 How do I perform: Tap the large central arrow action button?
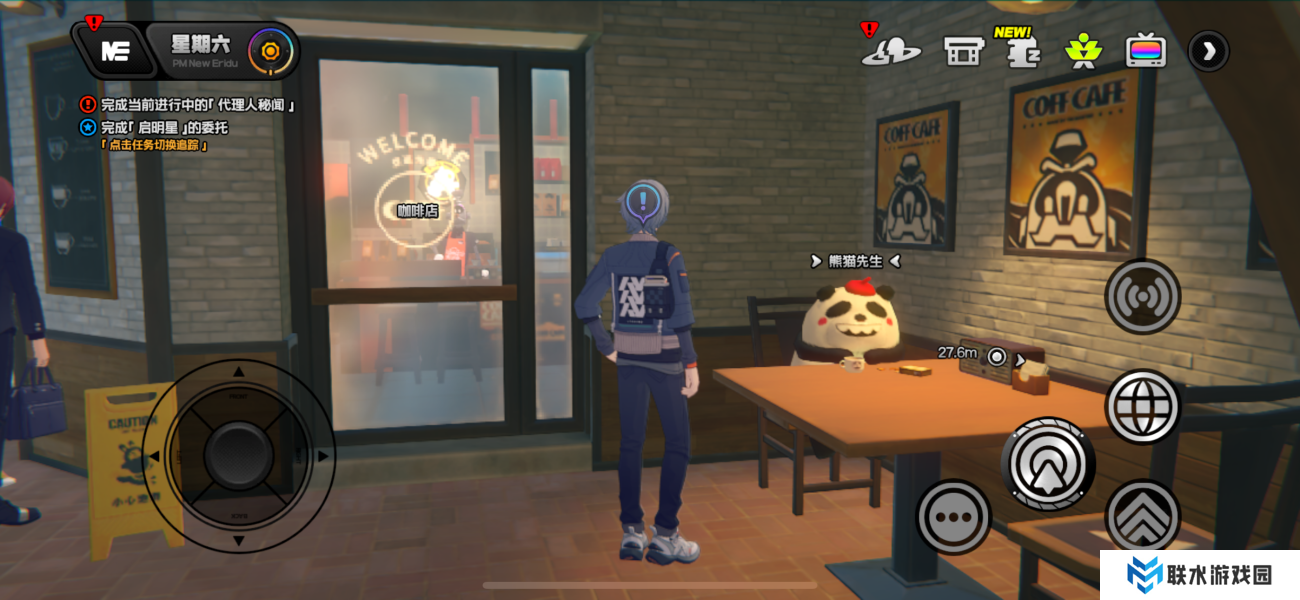1048,465
